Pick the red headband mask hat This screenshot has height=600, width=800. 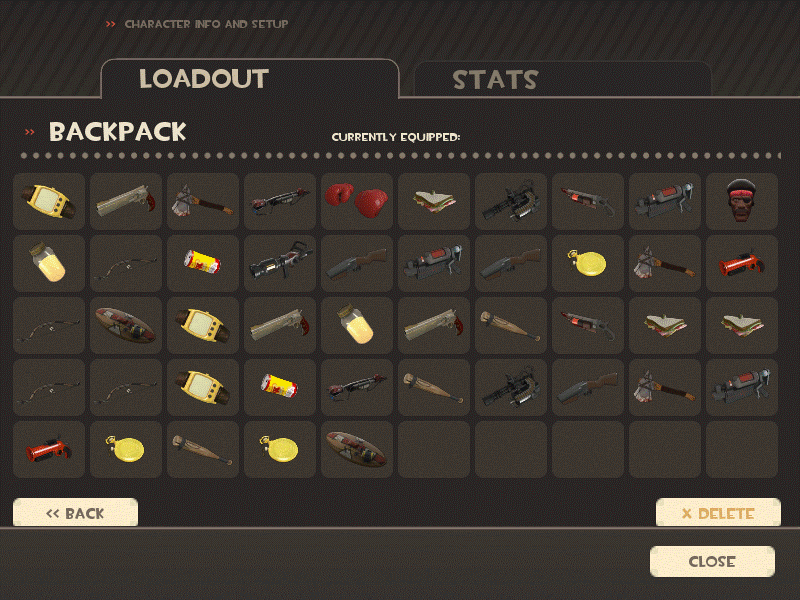pyautogui.click(x=741, y=201)
